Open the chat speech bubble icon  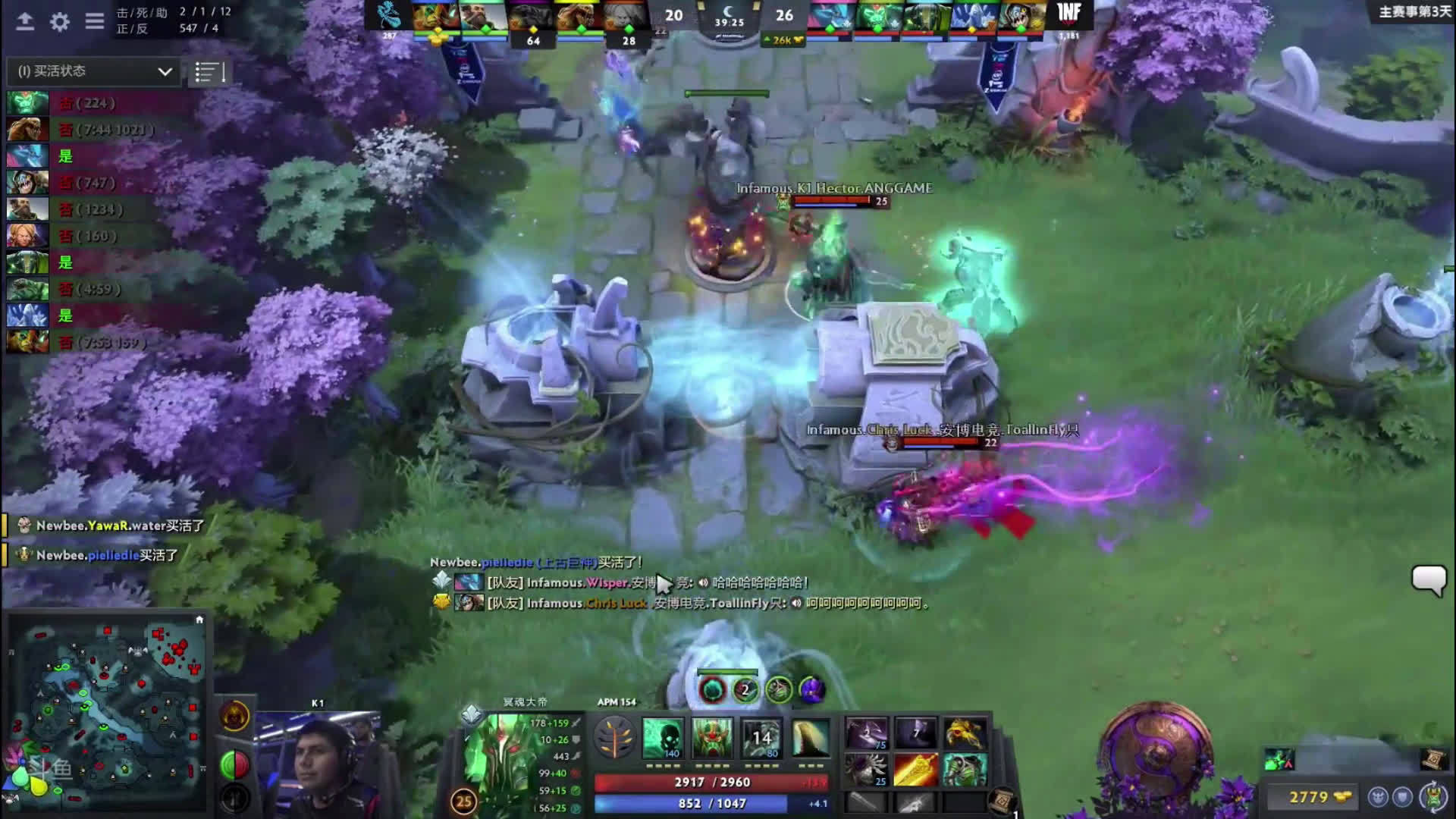[x=1429, y=581]
